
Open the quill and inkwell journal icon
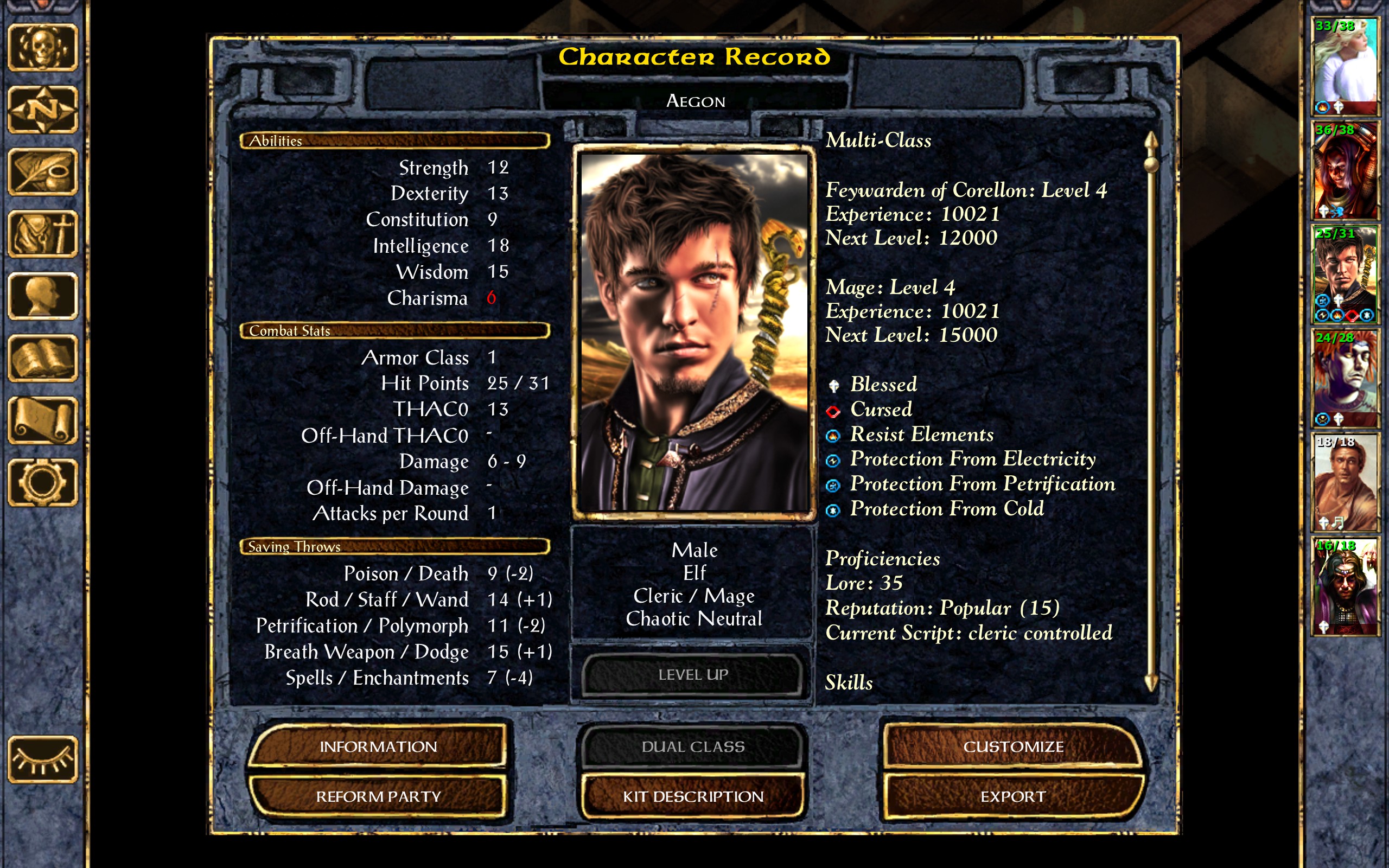coord(42,172)
